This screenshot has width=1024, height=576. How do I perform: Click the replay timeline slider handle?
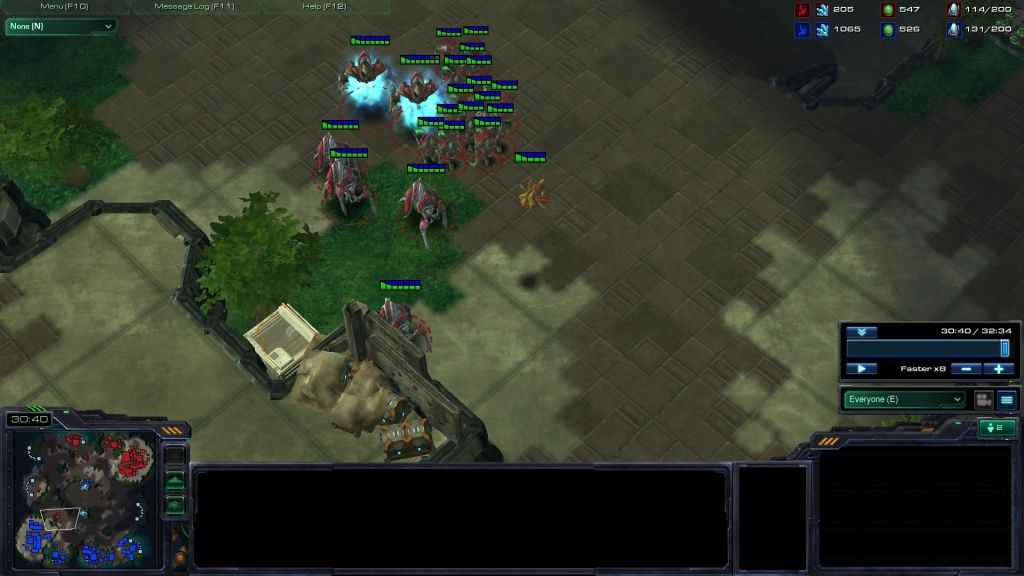click(1004, 348)
